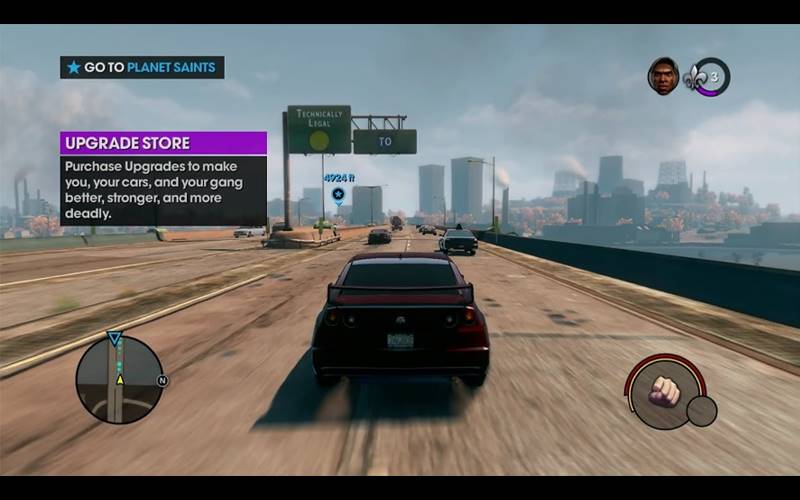The height and width of the screenshot is (500, 800).
Task: Click the homie portrait icon
Action: [663, 76]
